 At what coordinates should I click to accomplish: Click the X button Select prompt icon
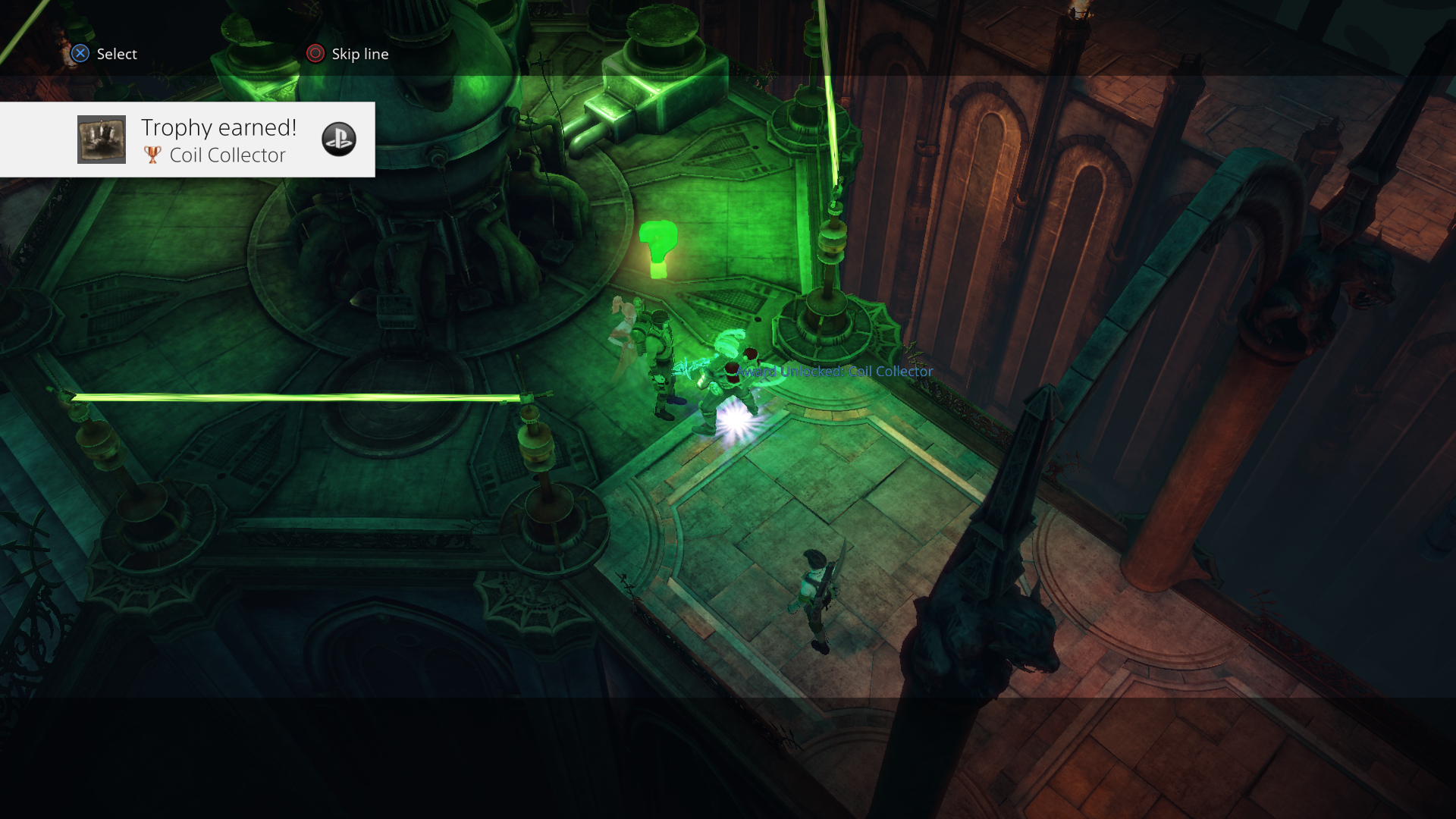(x=79, y=54)
